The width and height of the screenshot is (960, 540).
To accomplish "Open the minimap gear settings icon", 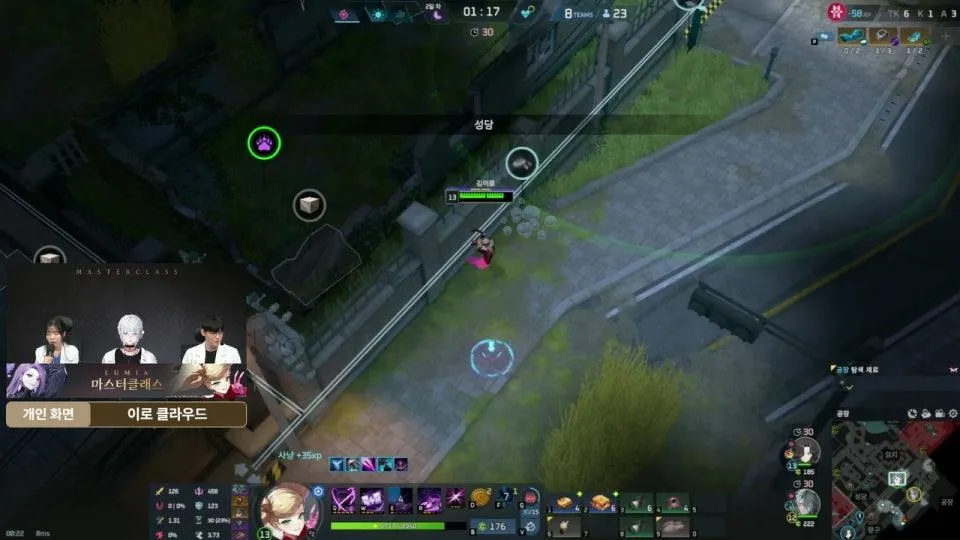I will point(914,413).
